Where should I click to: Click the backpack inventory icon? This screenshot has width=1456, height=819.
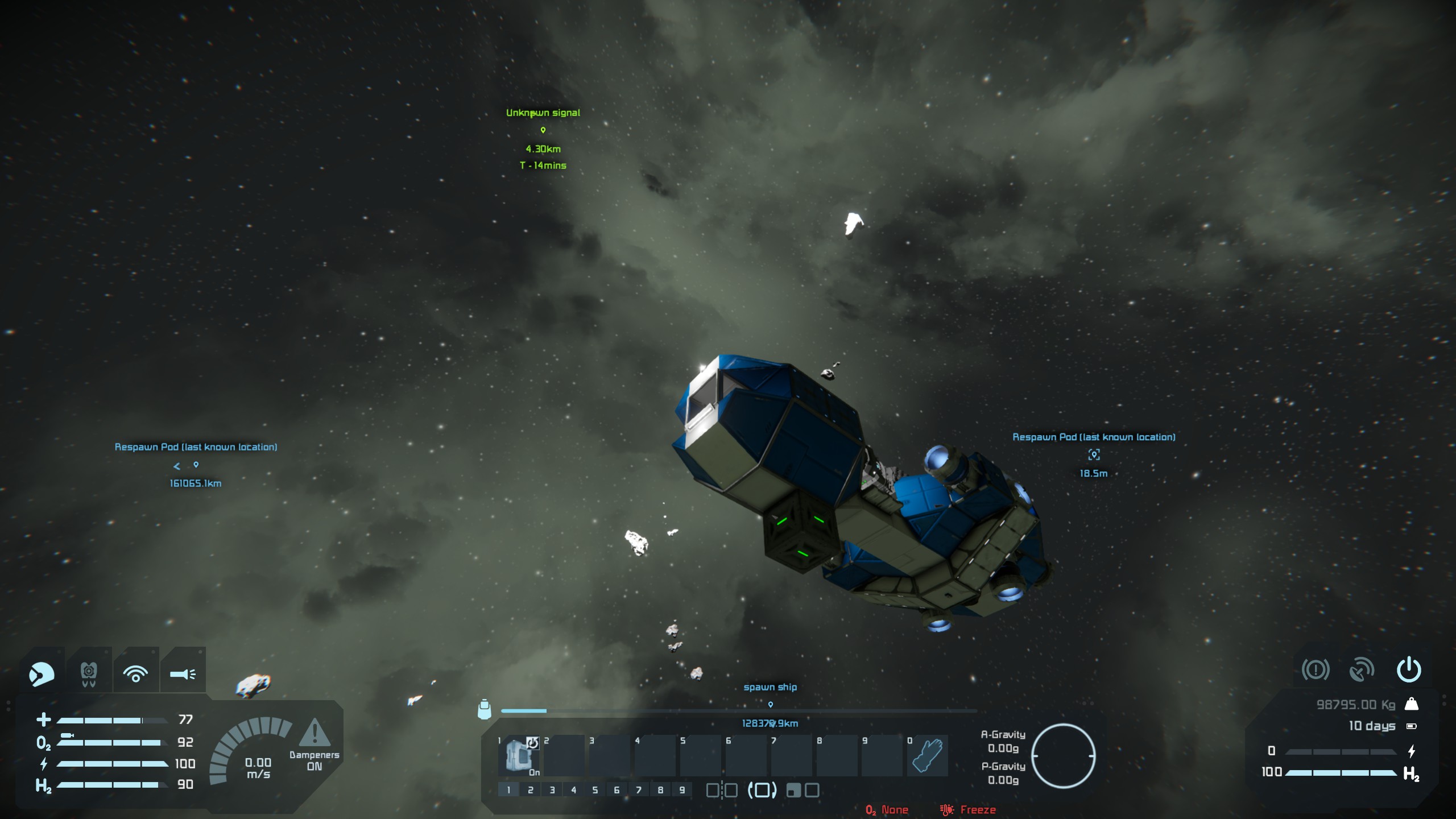485,709
